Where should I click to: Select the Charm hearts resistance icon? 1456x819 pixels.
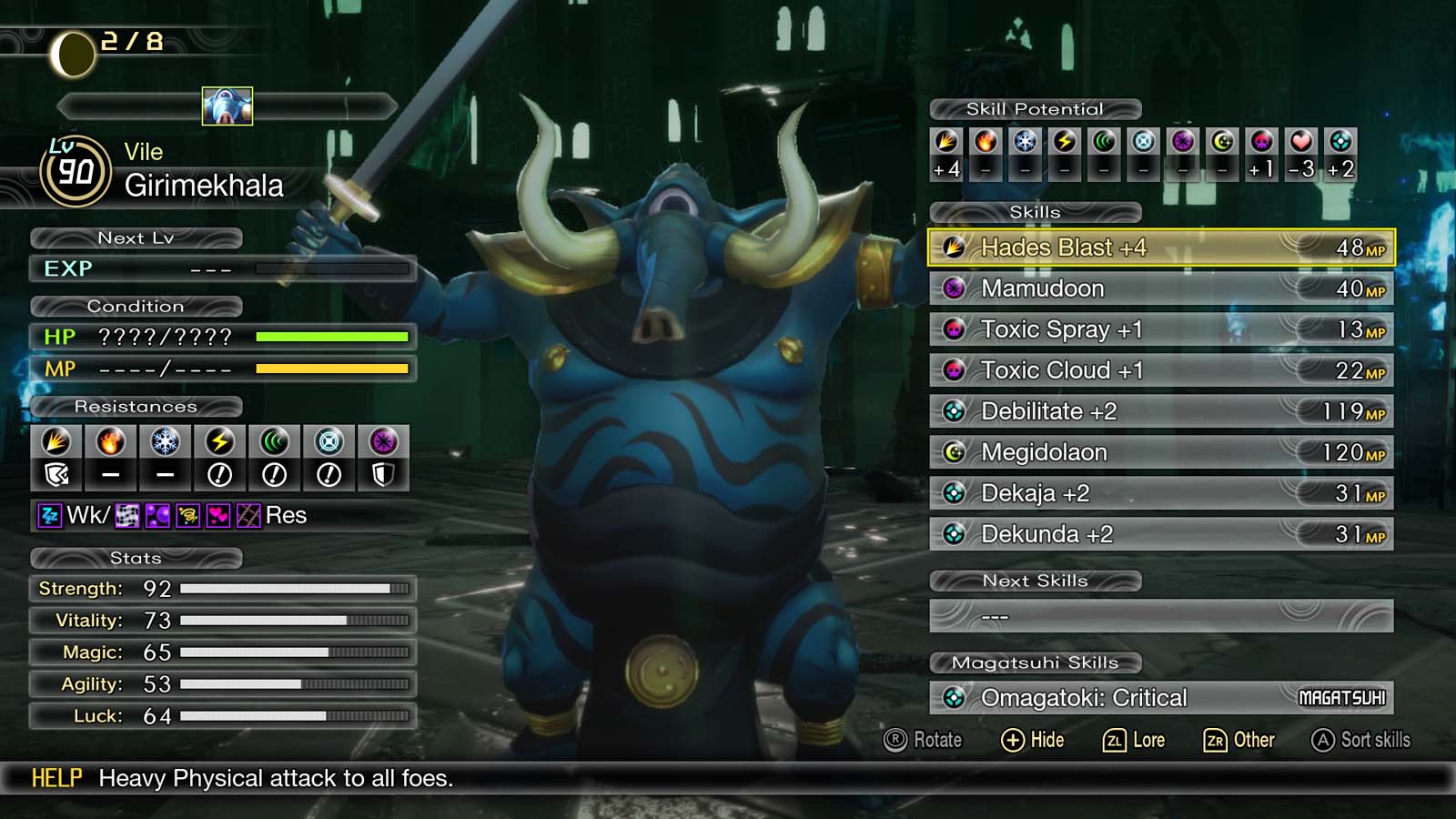click(x=217, y=516)
